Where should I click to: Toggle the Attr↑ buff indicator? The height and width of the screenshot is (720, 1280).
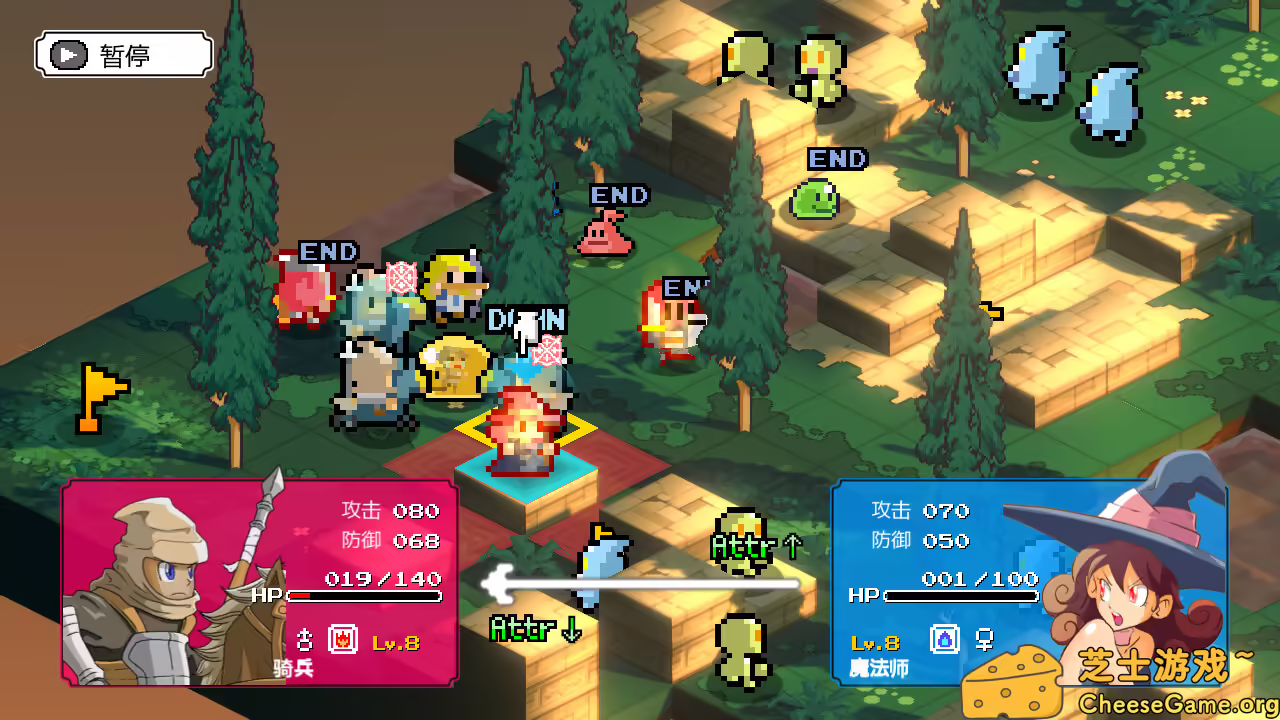(x=745, y=548)
